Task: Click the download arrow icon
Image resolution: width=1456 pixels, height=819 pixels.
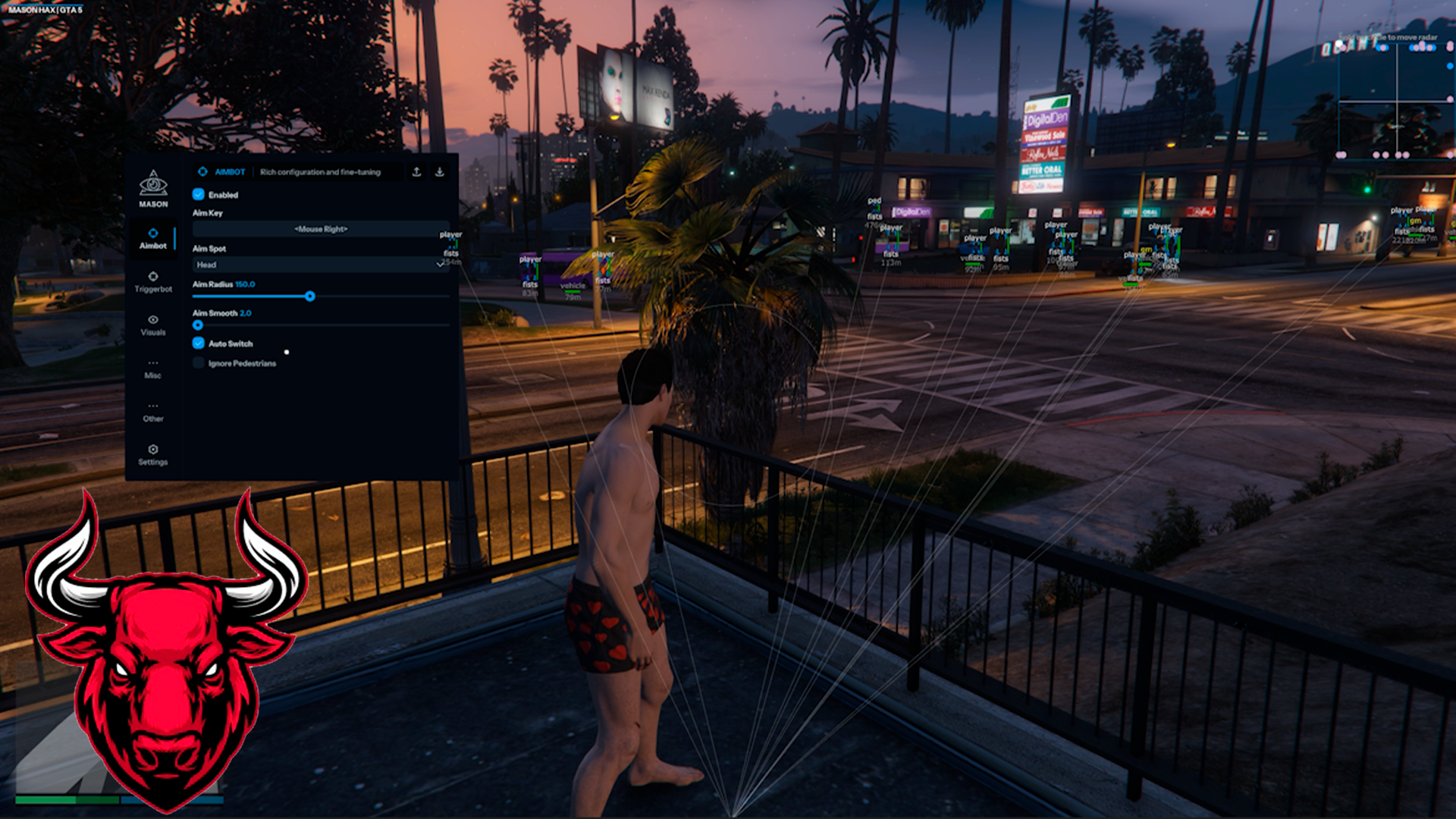Action: click(439, 172)
